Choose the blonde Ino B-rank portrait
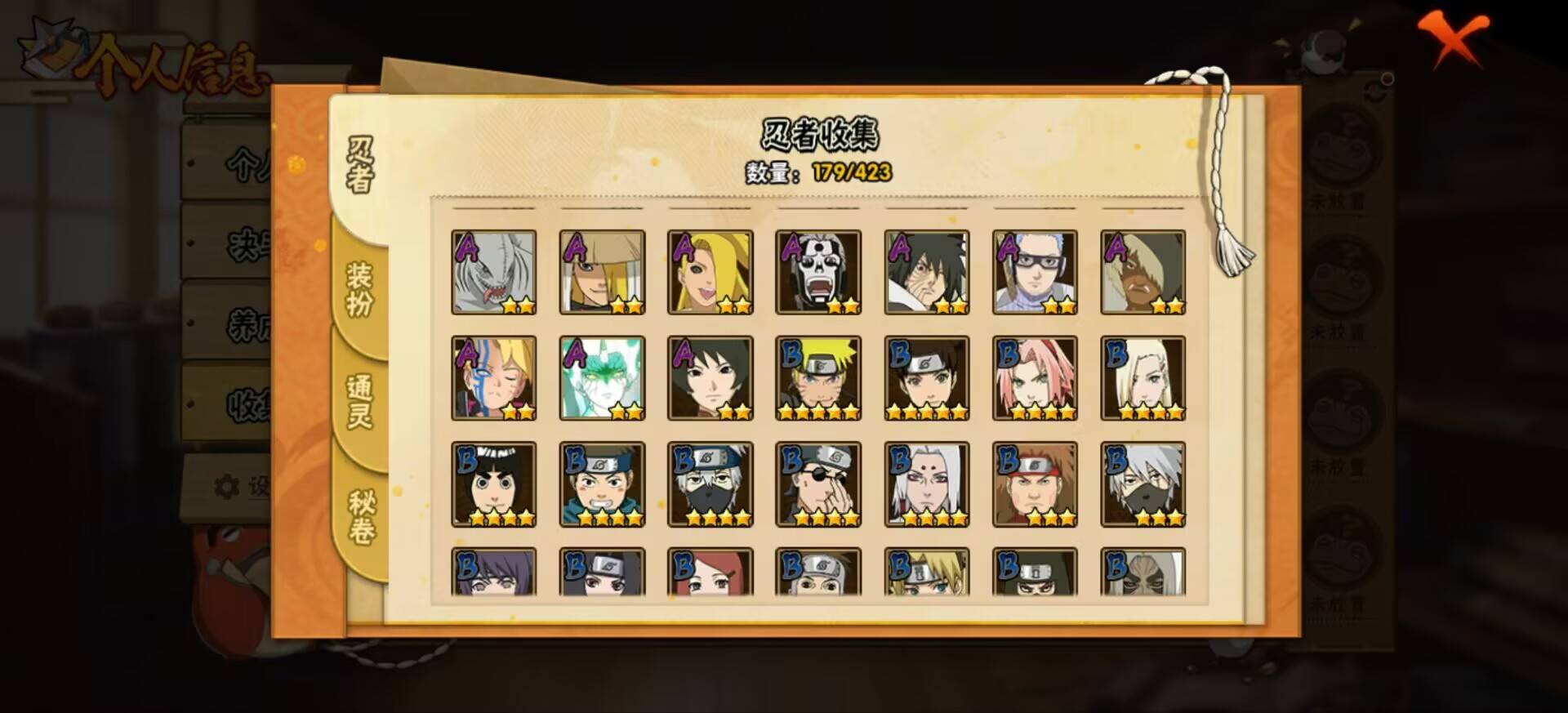Image resolution: width=1568 pixels, height=713 pixels. [x=1143, y=379]
